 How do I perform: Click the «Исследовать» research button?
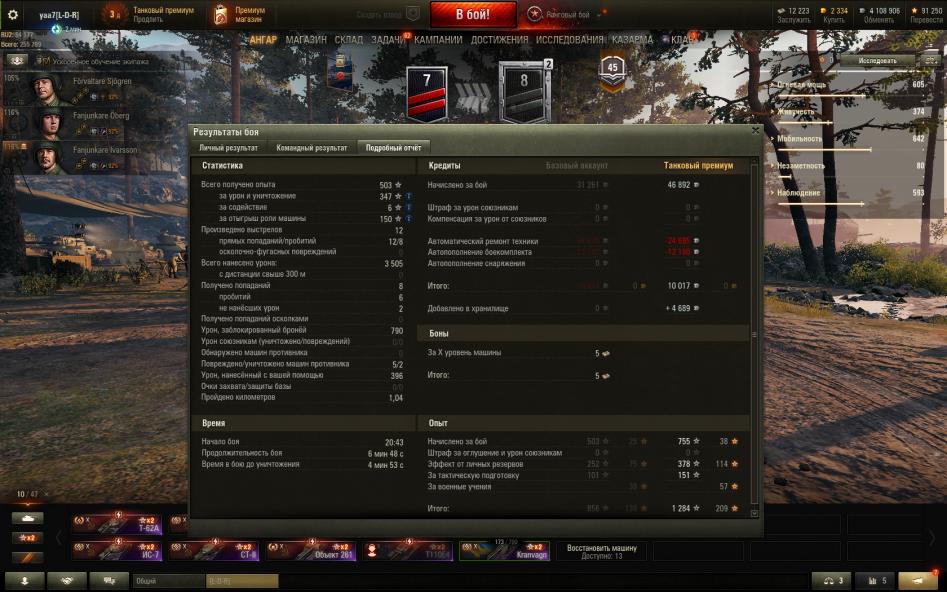[877, 61]
